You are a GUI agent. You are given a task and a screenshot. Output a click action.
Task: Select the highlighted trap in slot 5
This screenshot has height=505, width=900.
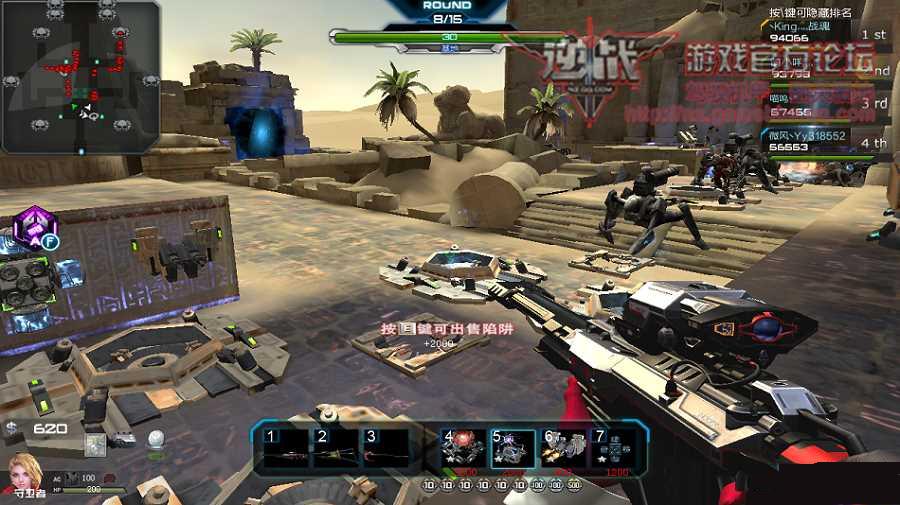[x=513, y=450]
